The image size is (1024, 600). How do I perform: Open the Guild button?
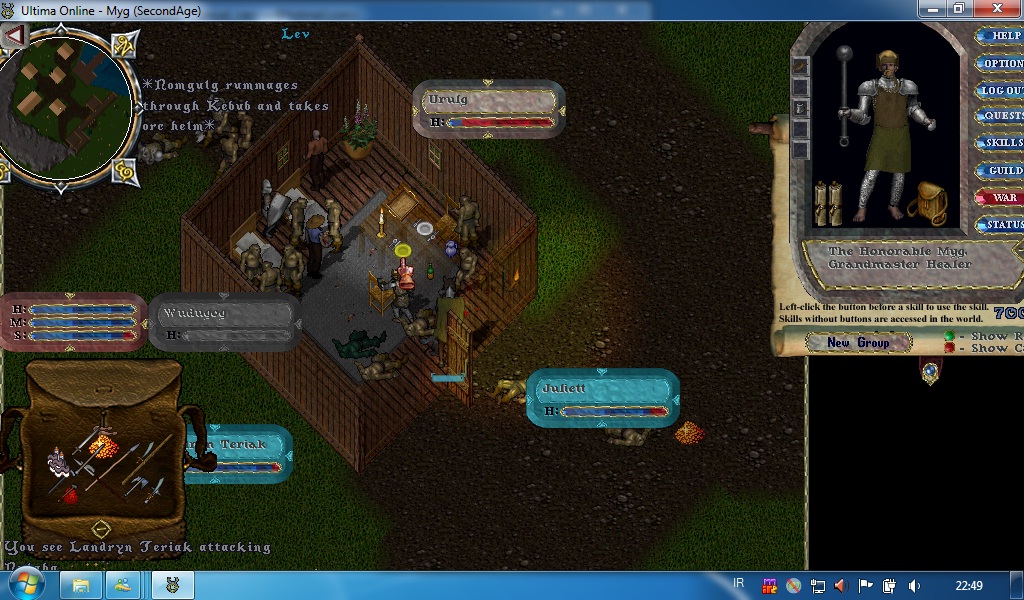point(1000,171)
